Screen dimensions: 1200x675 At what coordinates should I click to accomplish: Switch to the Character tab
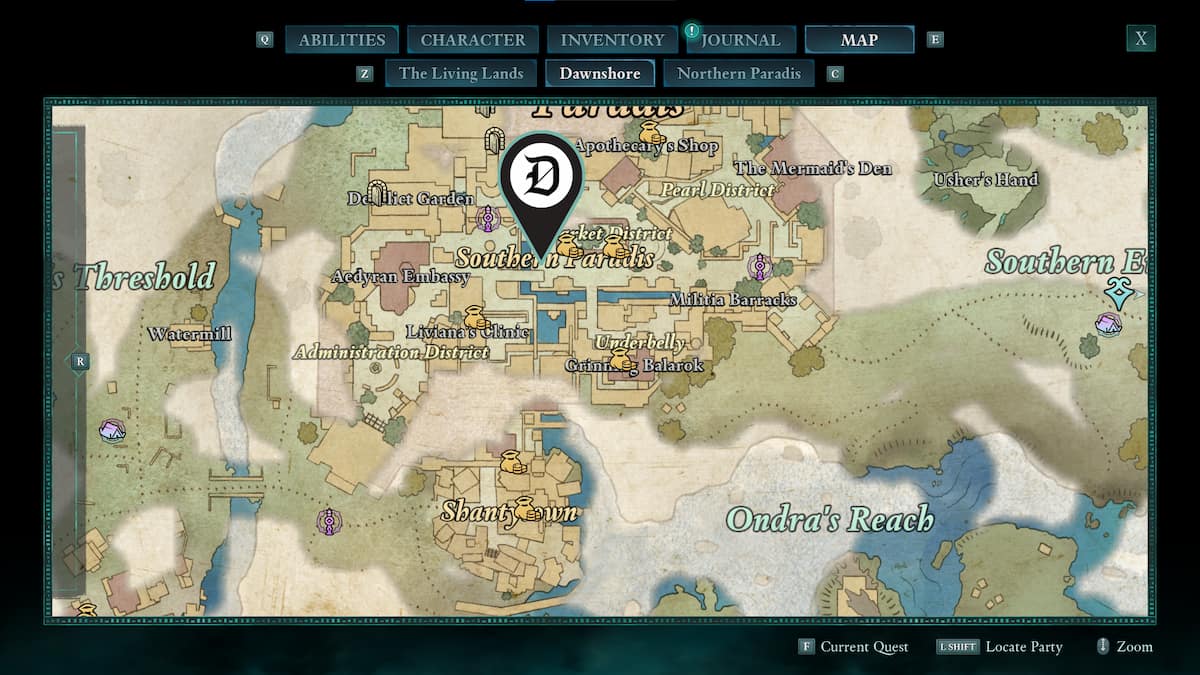[473, 40]
